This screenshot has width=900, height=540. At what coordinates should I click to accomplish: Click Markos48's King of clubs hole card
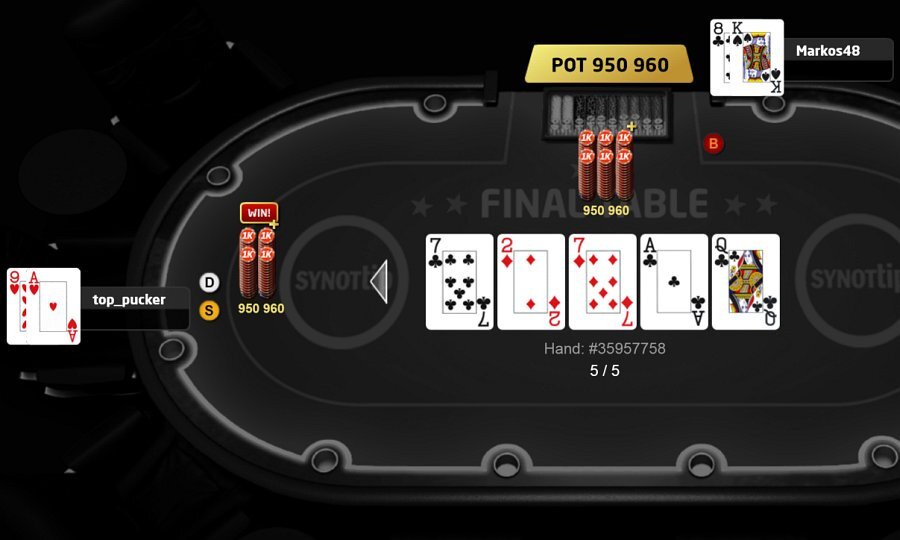757,58
